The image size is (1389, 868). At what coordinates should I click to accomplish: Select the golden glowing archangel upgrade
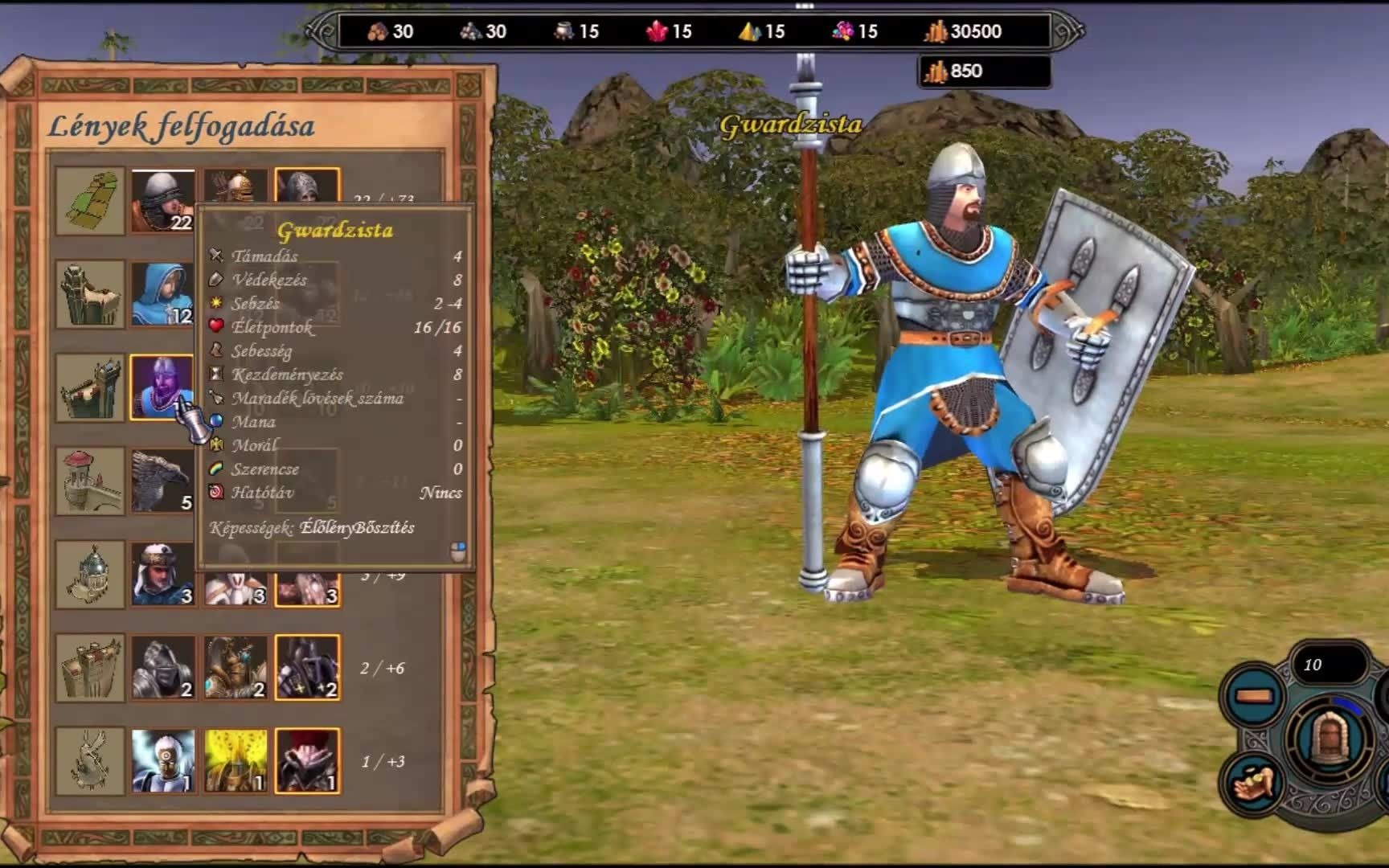235,760
